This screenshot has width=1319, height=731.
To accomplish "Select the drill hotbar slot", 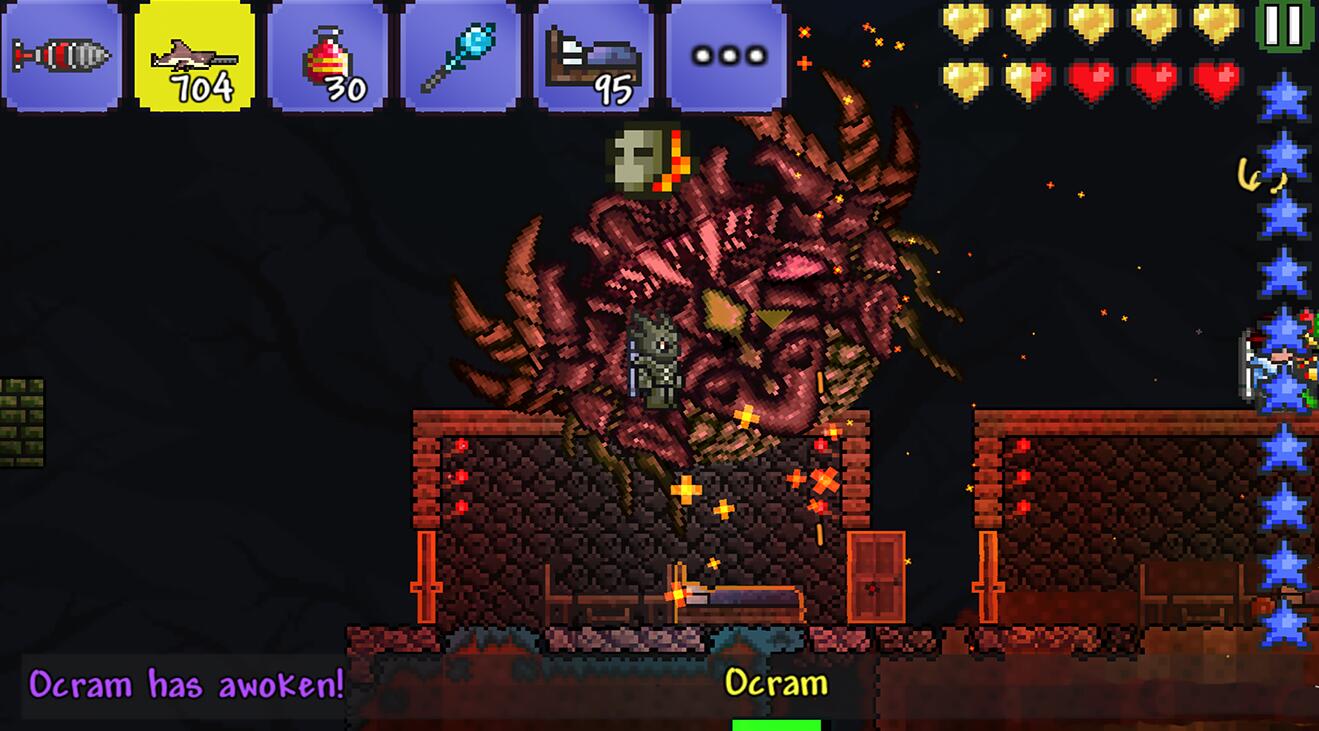I will tap(61, 55).
